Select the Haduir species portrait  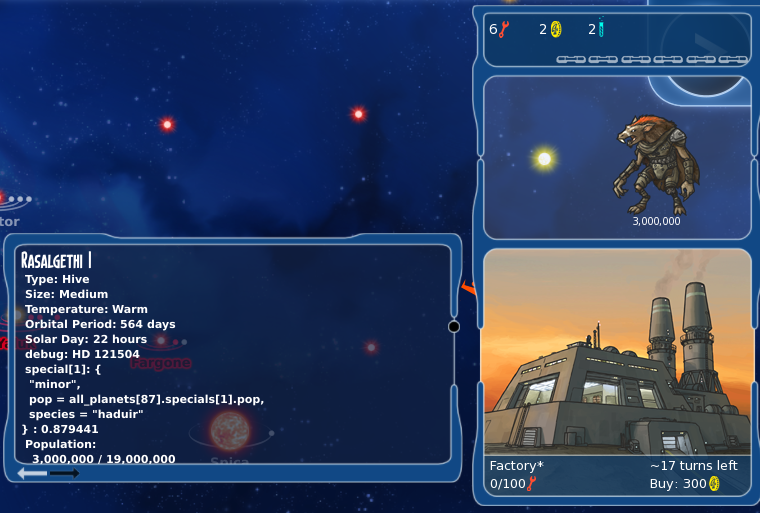click(x=656, y=164)
